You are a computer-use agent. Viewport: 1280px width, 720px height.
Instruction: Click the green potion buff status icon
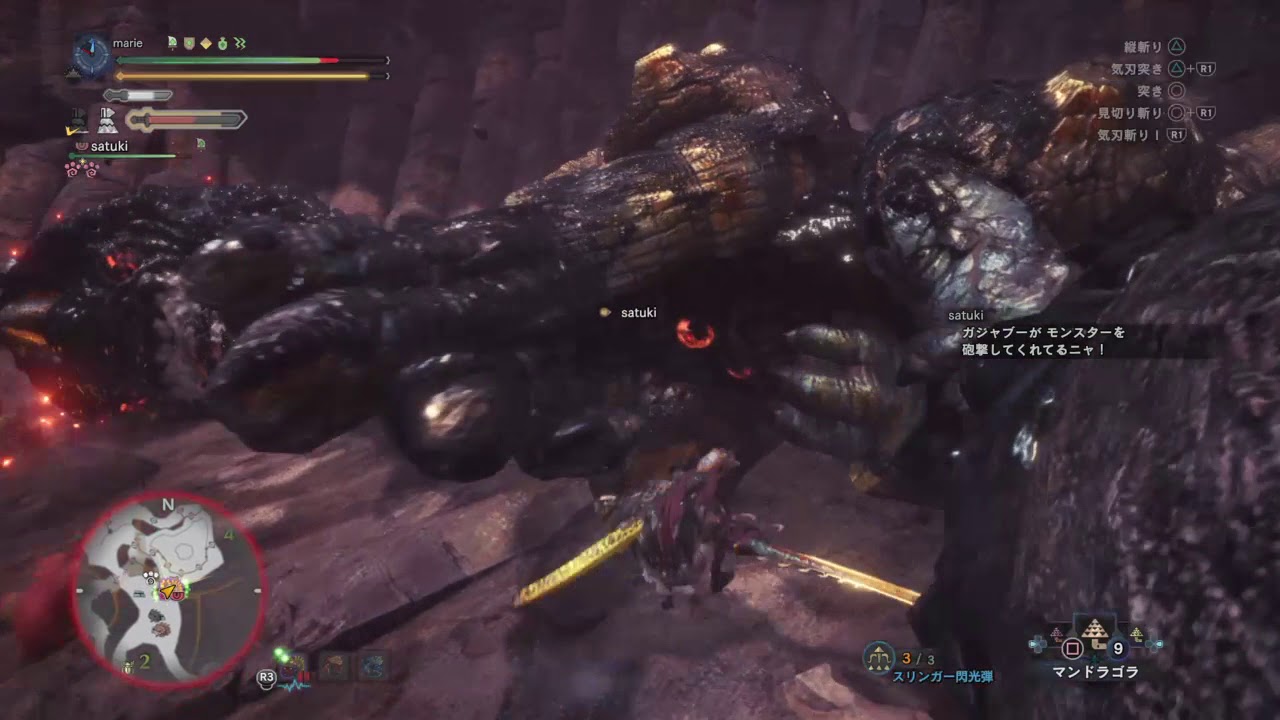[x=222, y=43]
